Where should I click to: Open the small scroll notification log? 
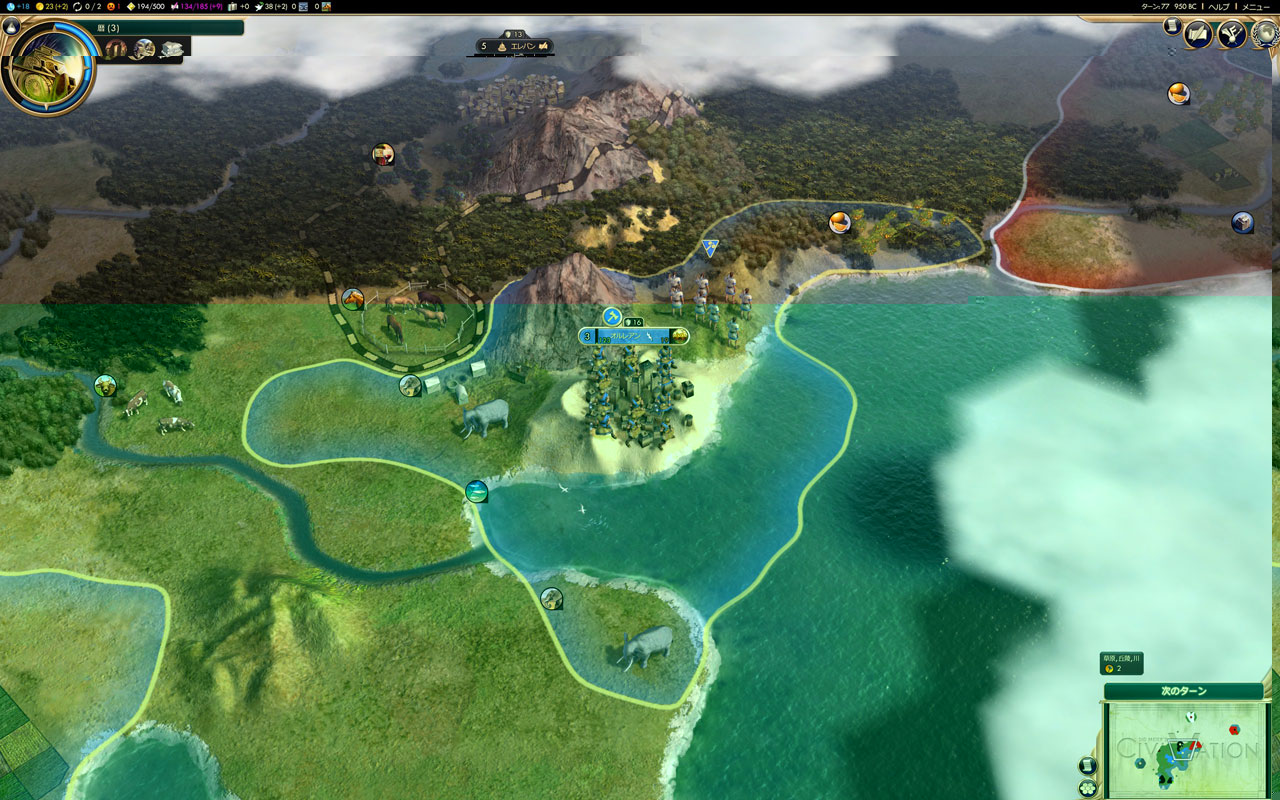click(x=1171, y=27)
